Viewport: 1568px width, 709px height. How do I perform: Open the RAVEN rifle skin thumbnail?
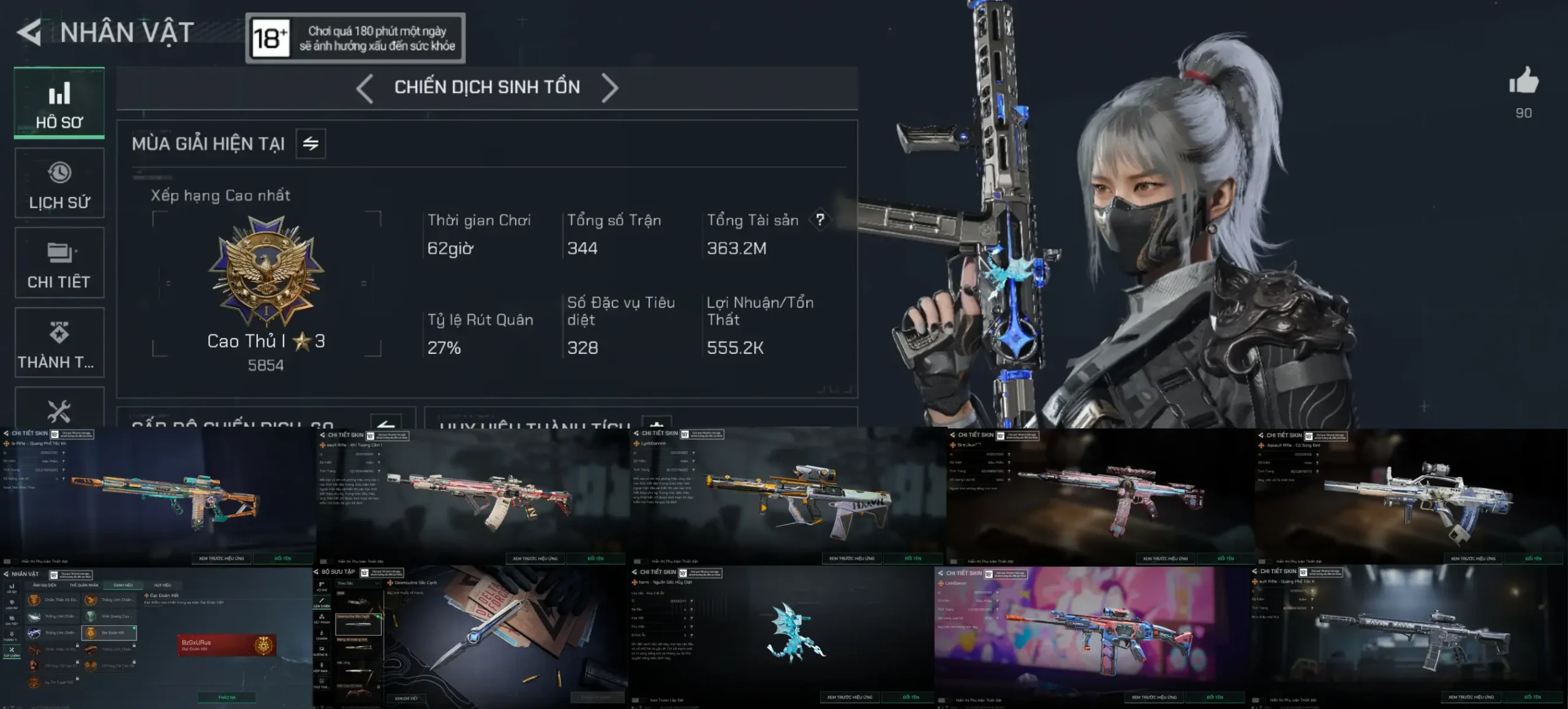1409,637
